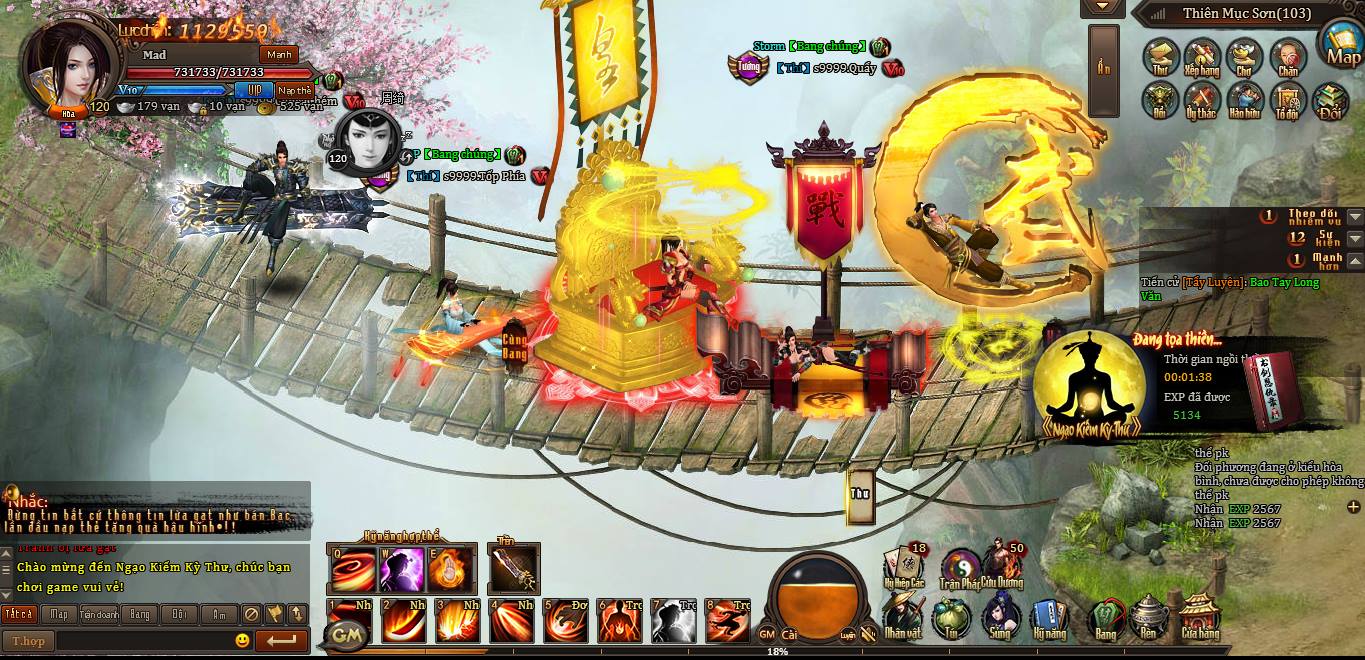Open the Xếp hạng rankings
The image size is (1365, 660).
click(x=1202, y=58)
